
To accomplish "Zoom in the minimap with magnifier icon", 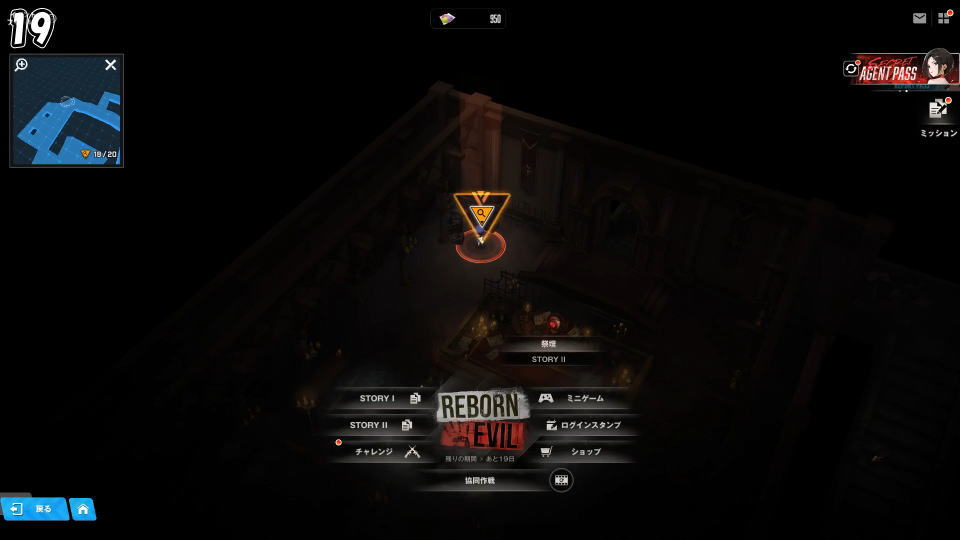I will 21,65.
